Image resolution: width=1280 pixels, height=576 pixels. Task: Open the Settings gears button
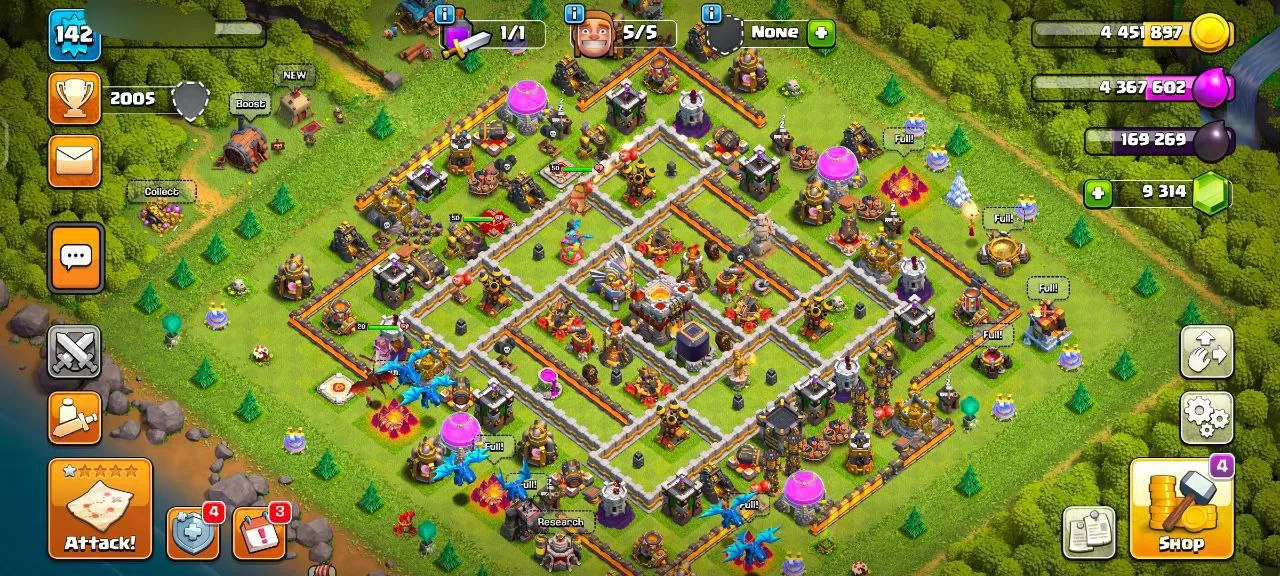click(1207, 417)
